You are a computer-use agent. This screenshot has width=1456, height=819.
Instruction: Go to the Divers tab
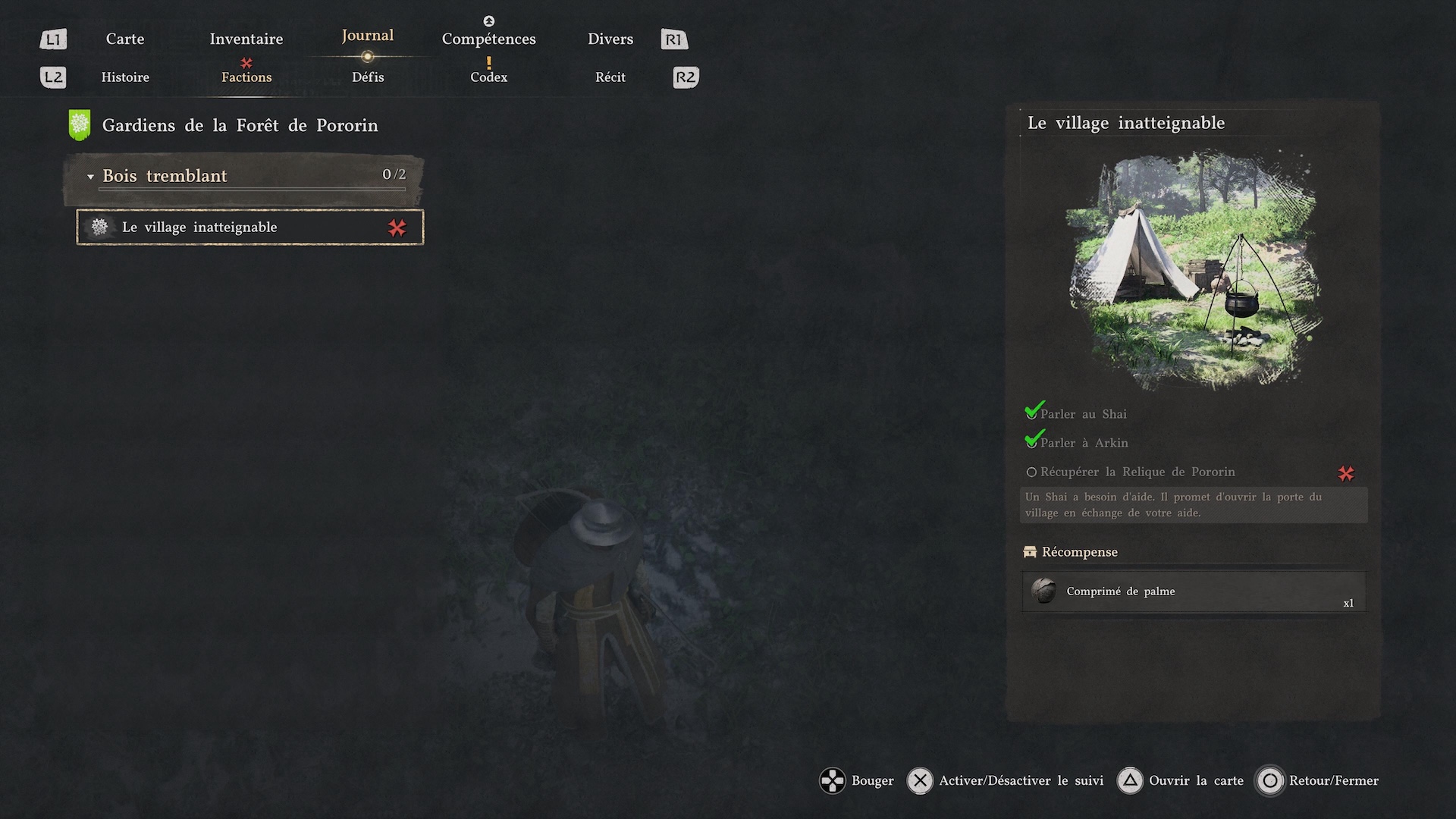pyautogui.click(x=610, y=39)
